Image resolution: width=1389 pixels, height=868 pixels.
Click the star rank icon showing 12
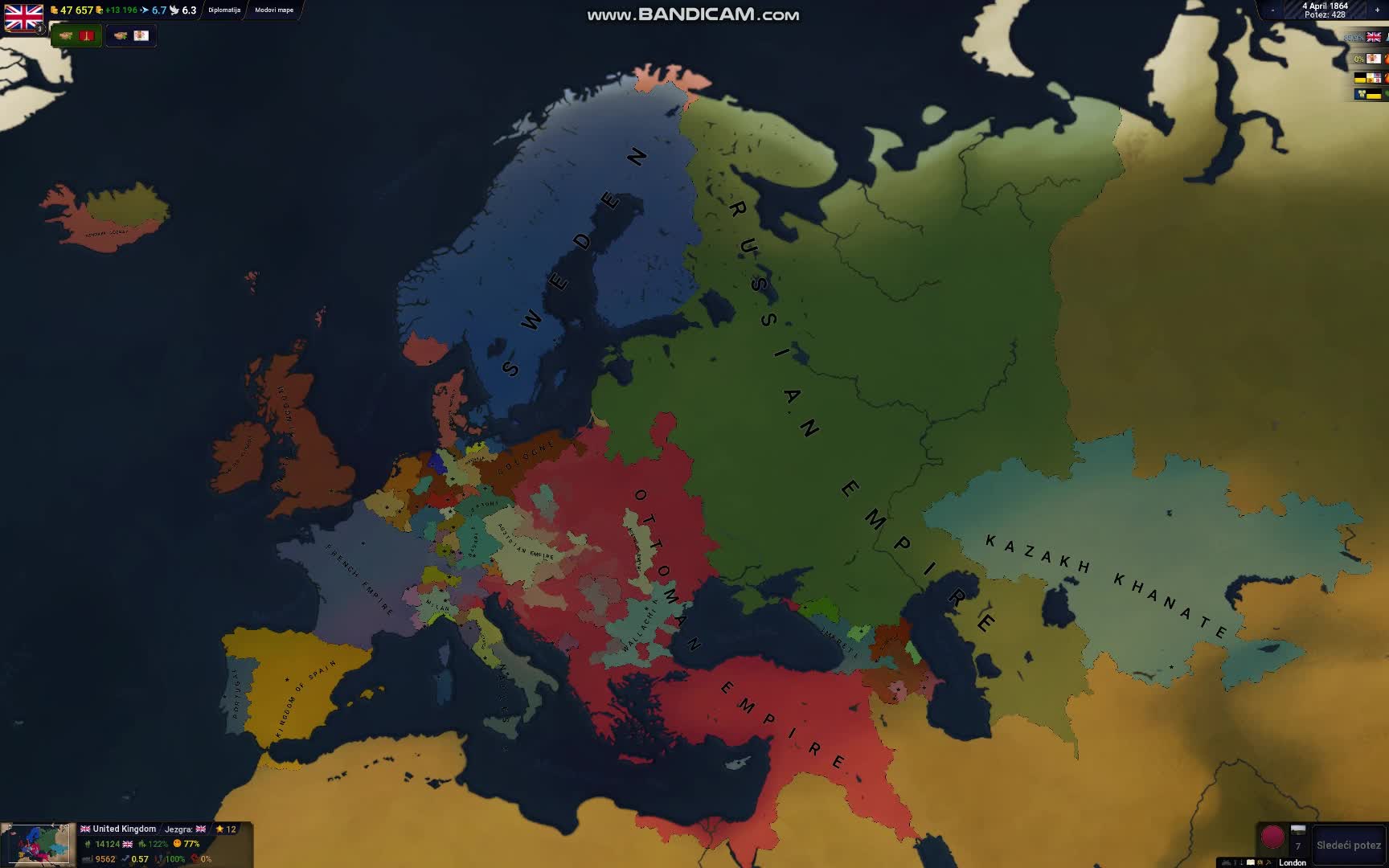219,829
